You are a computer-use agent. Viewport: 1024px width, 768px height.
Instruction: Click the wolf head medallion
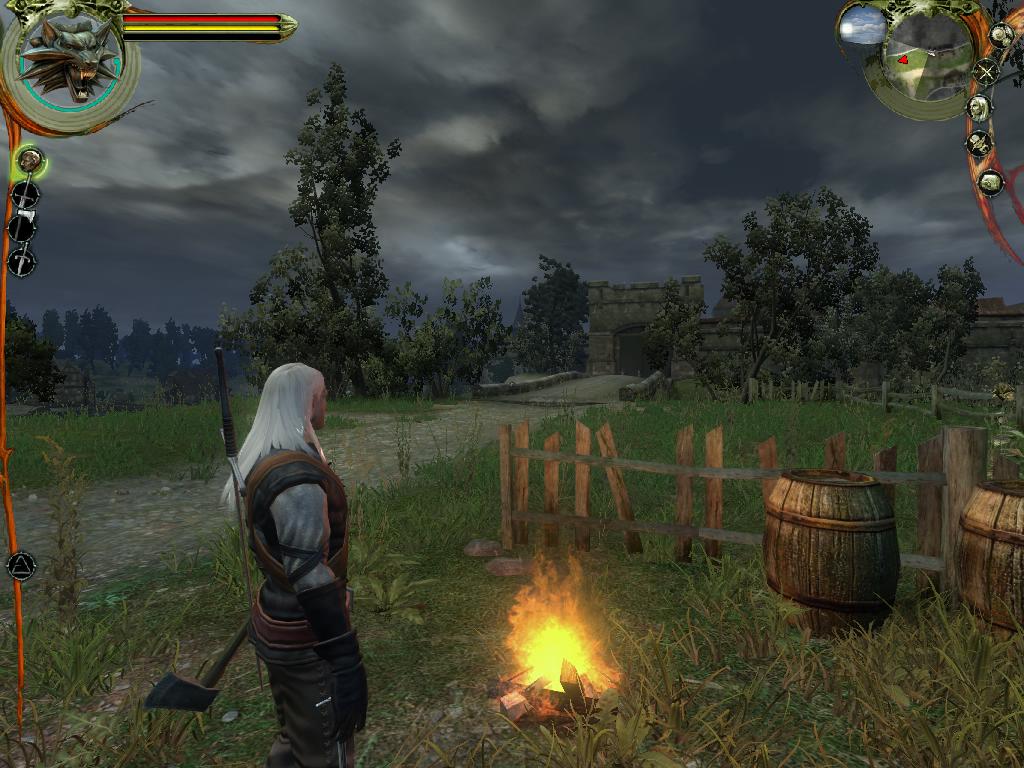point(69,59)
